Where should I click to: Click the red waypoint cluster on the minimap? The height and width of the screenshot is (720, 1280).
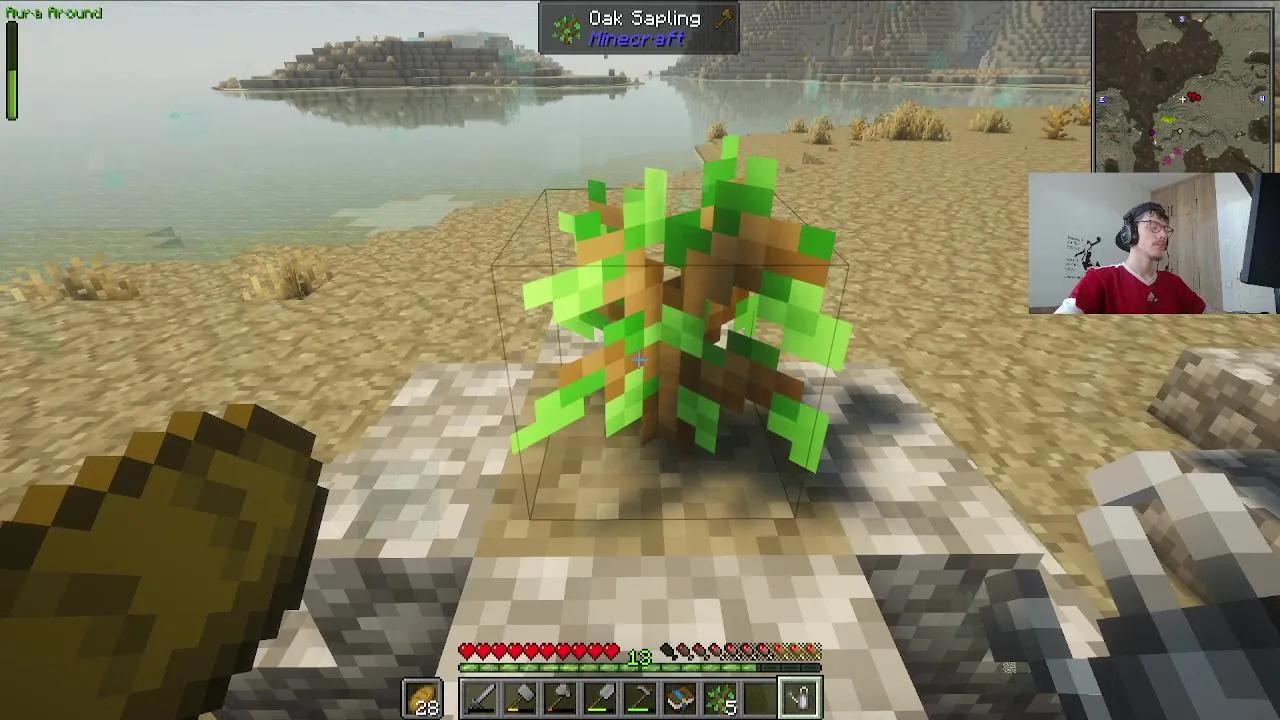tap(1194, 97)
